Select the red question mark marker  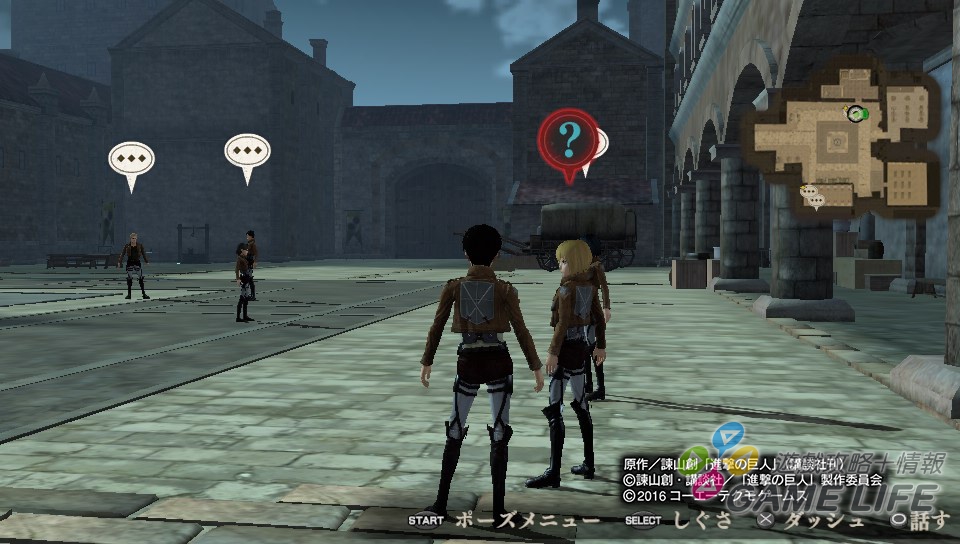[568, 142]
